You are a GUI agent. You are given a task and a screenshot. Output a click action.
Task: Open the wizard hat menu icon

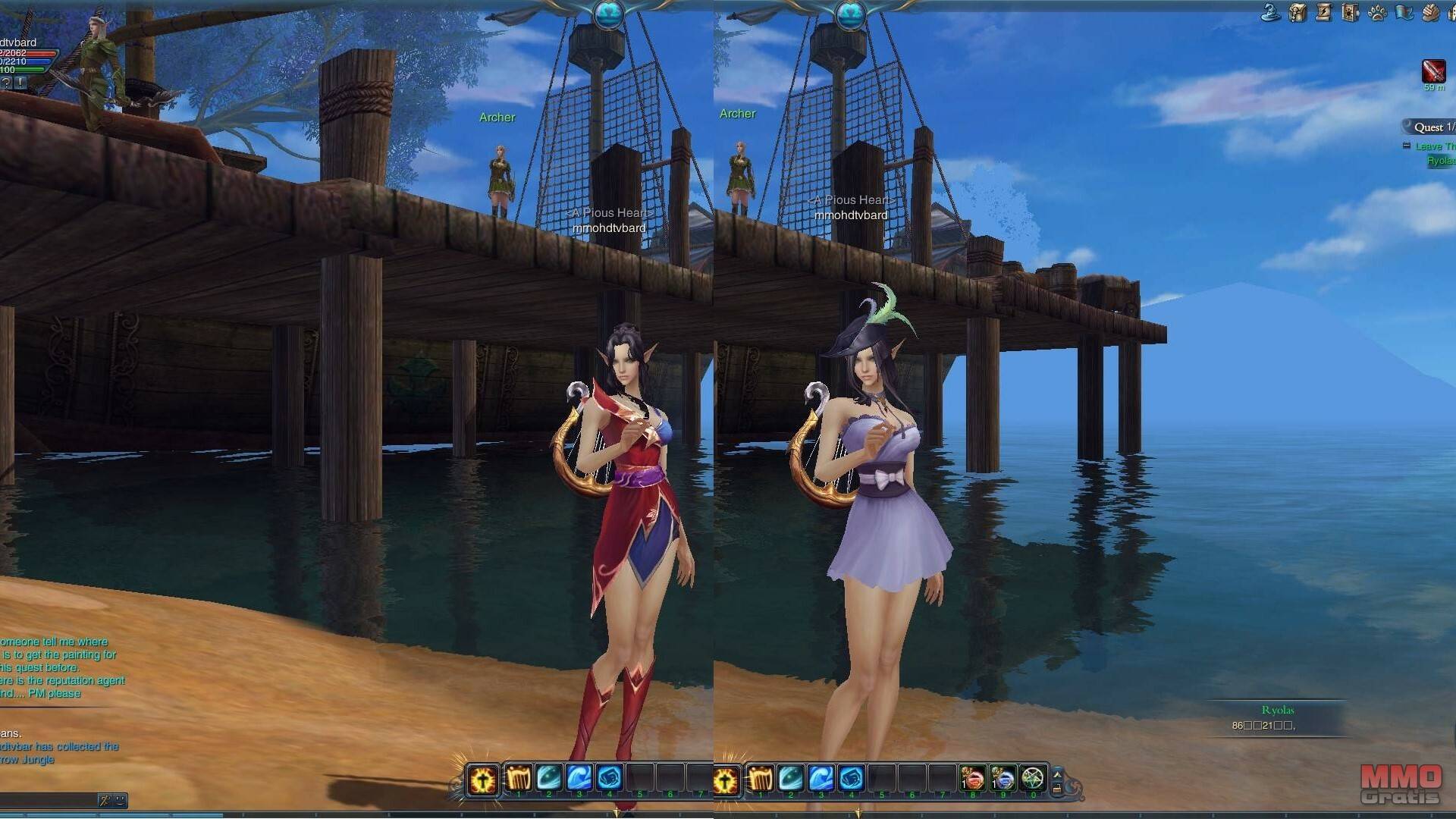(1270, 12)
